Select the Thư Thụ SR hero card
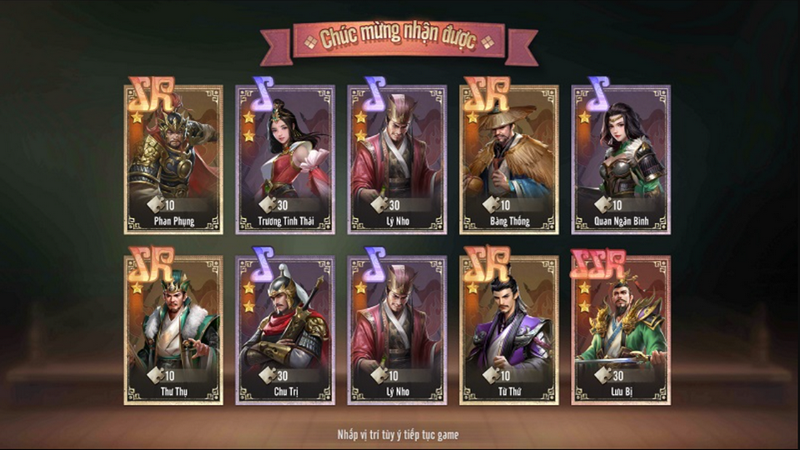Viewport: 800px width, 450px height. (x=173, y=330)
